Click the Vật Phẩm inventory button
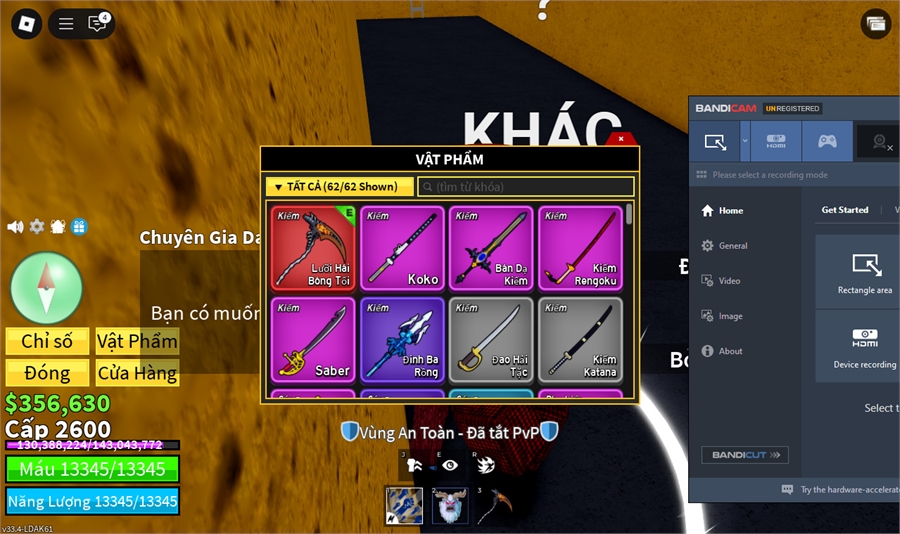The width and height of the screenshot is (900, 534). pos(137,341)
